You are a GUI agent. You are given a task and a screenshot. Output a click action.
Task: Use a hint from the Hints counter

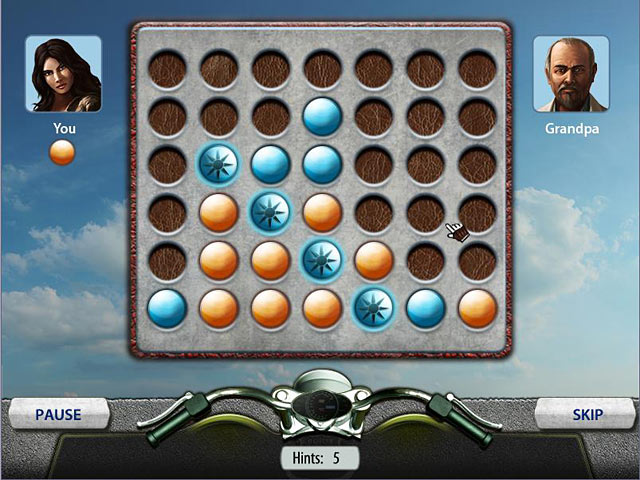[x=319, y=458]
